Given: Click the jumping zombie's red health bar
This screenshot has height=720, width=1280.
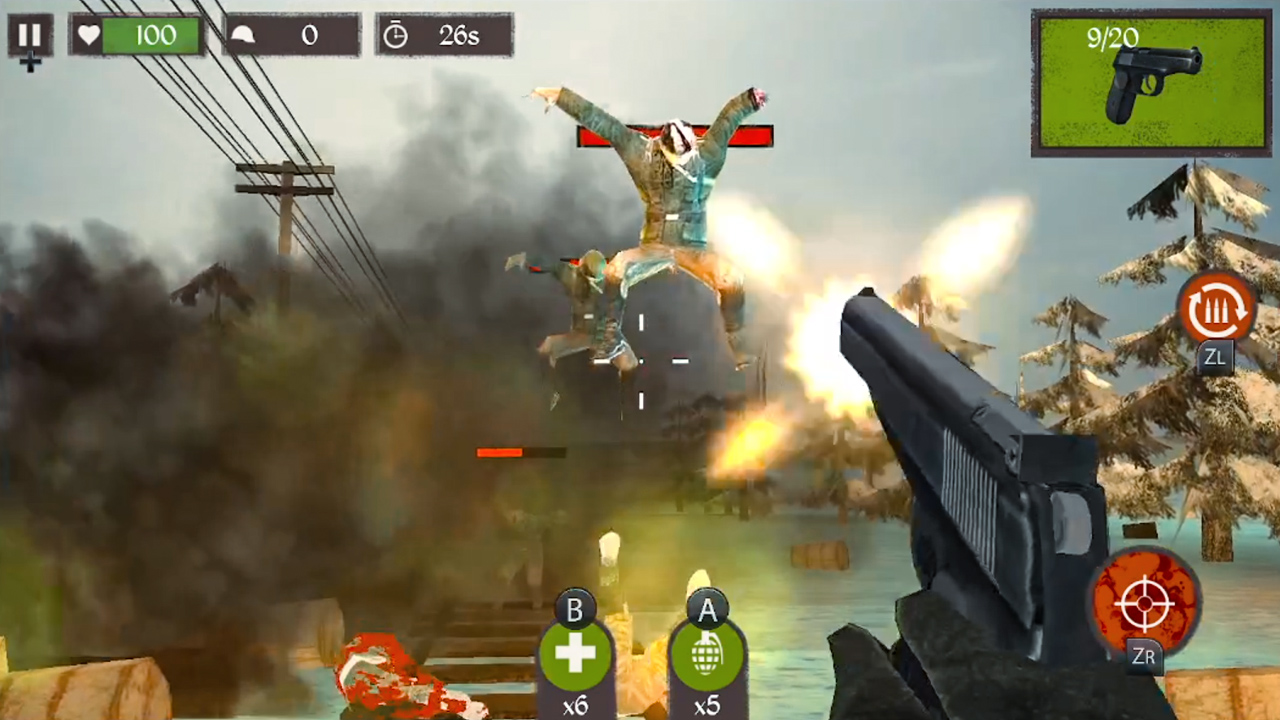Looking at the screenshot, I should (675, 135).
